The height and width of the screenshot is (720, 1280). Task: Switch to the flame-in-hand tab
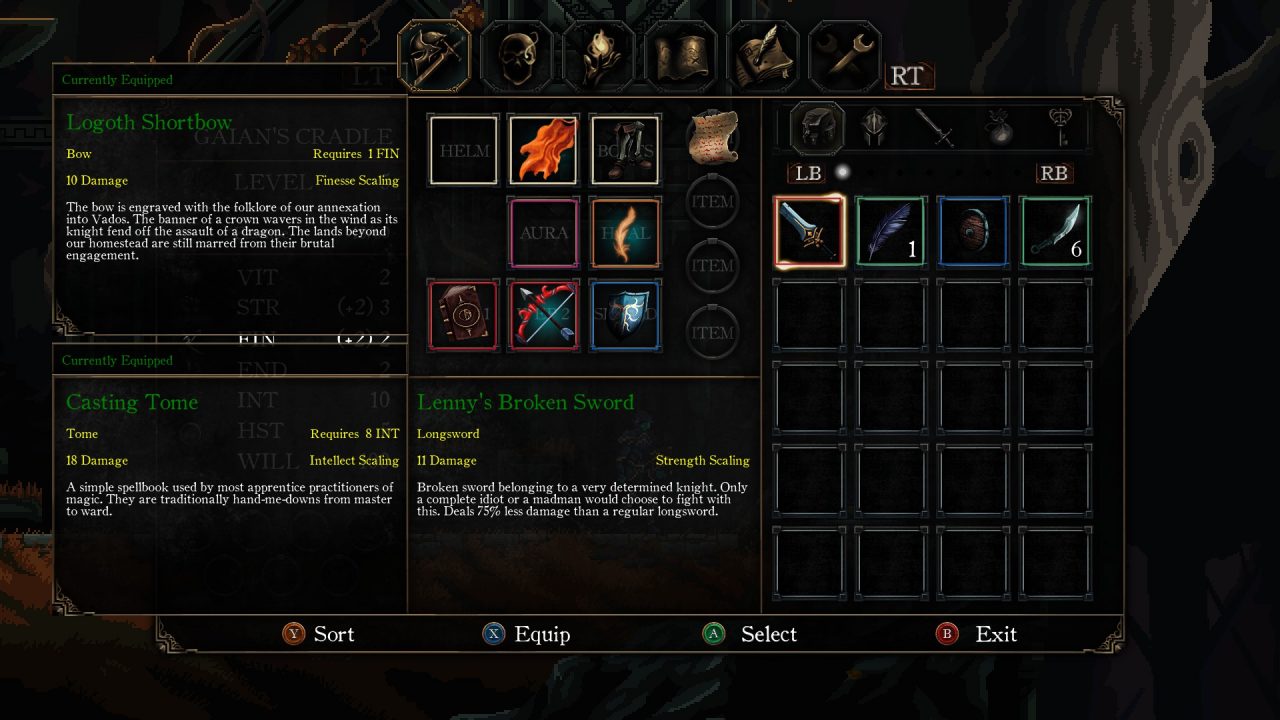598,57
